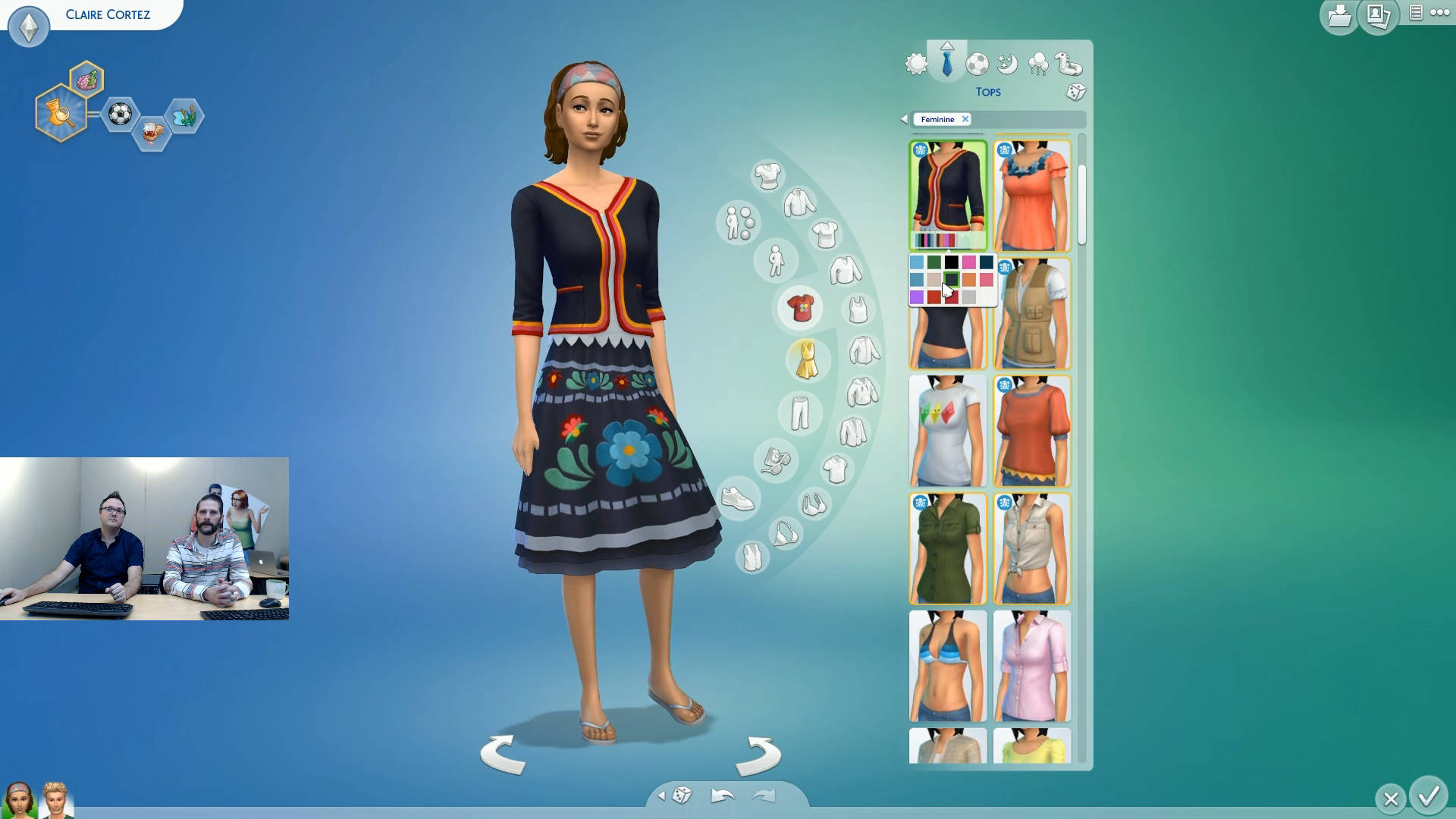Switch to the athletic soccer ball outfit category
1456x819 pixels.
977,64
